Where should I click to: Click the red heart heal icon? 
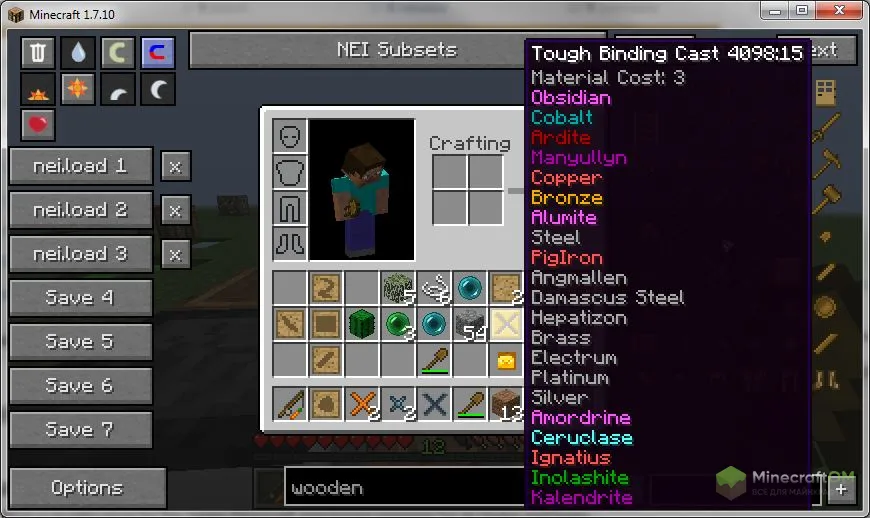pyautogui.click(x=38, y=126)
